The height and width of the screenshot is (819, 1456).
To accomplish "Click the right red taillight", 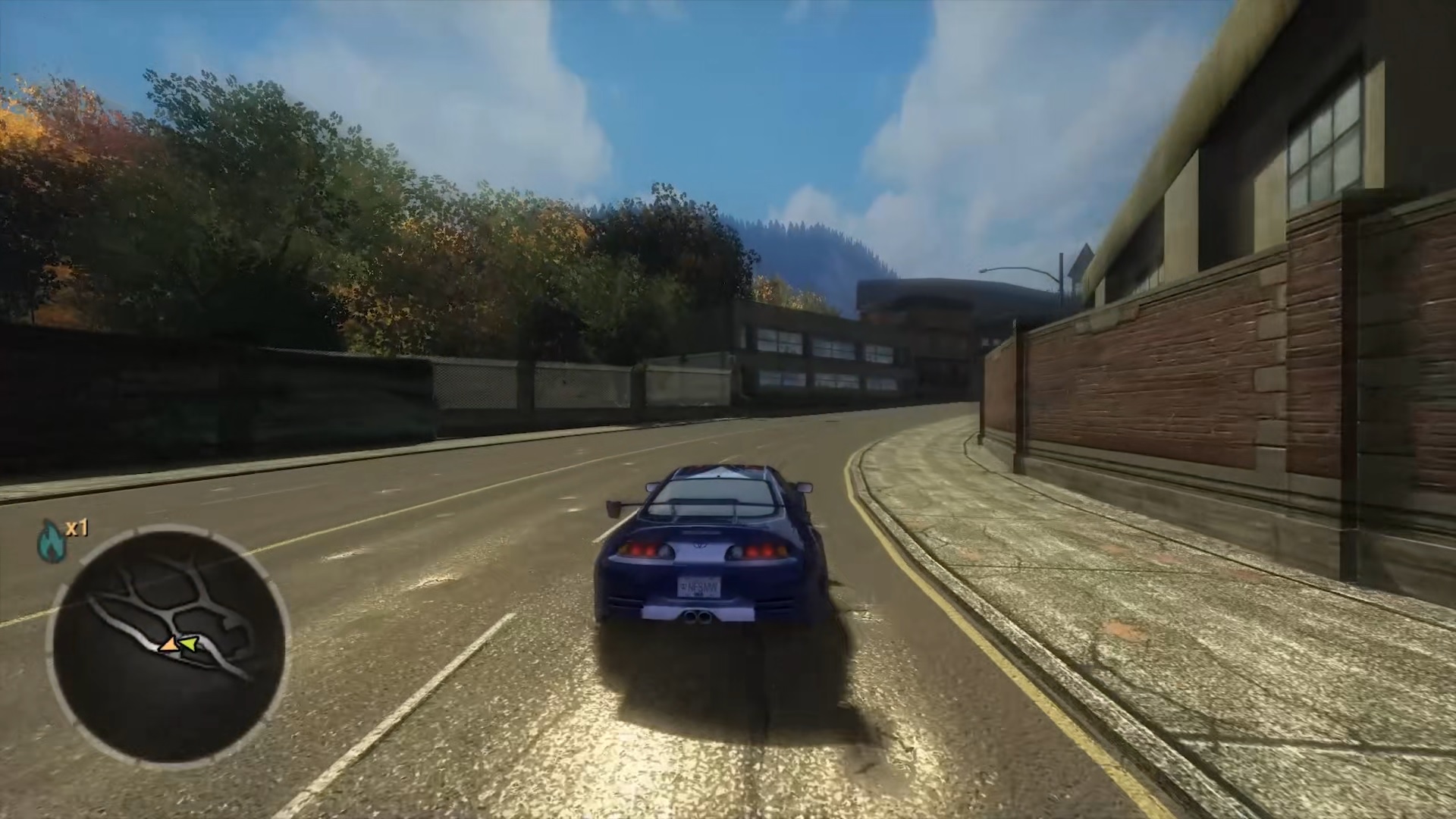I will click(x=761, y=551).
